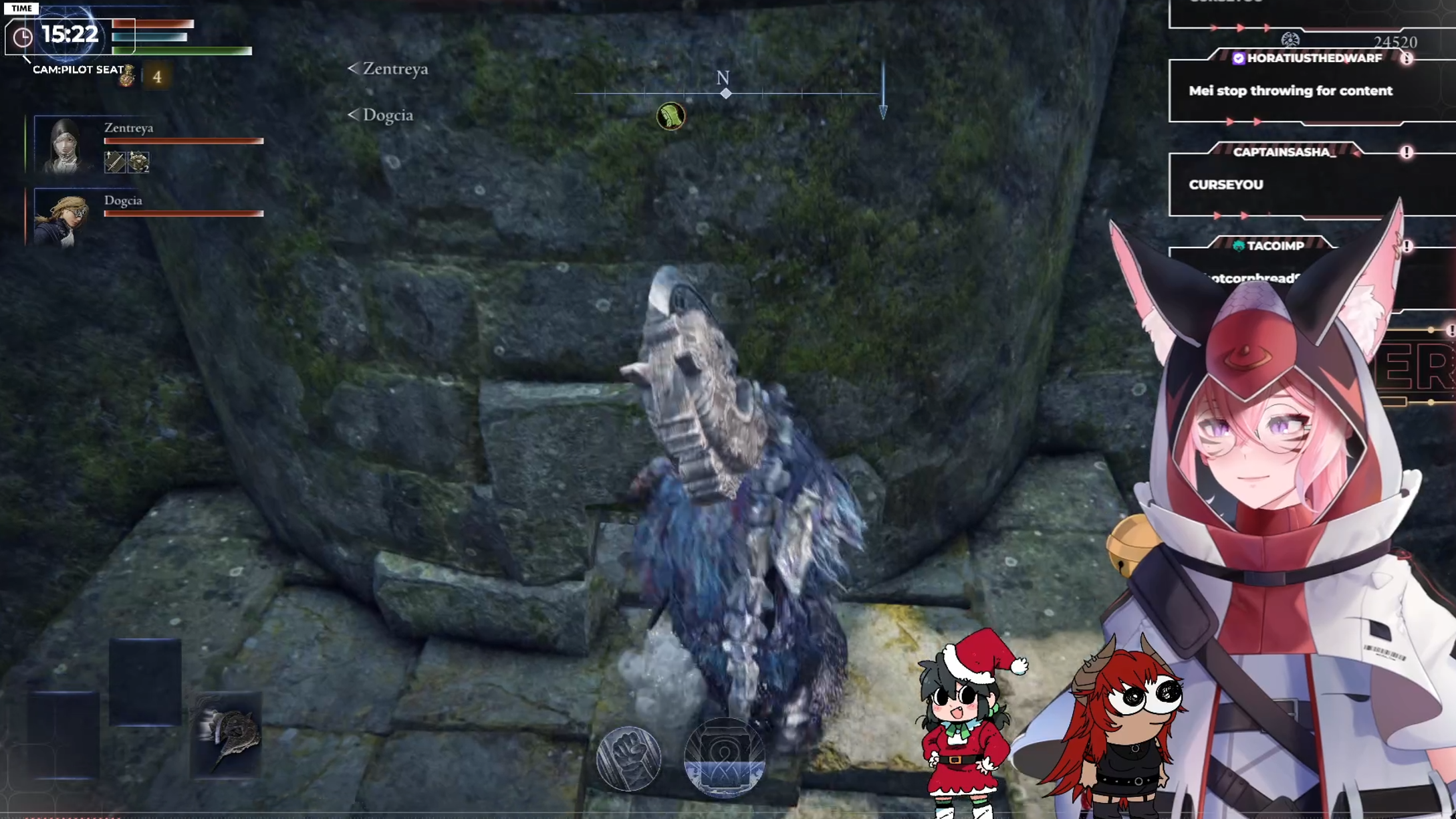Activate the ultimate art icon
1456x819 pixels.
coord(724,758)
